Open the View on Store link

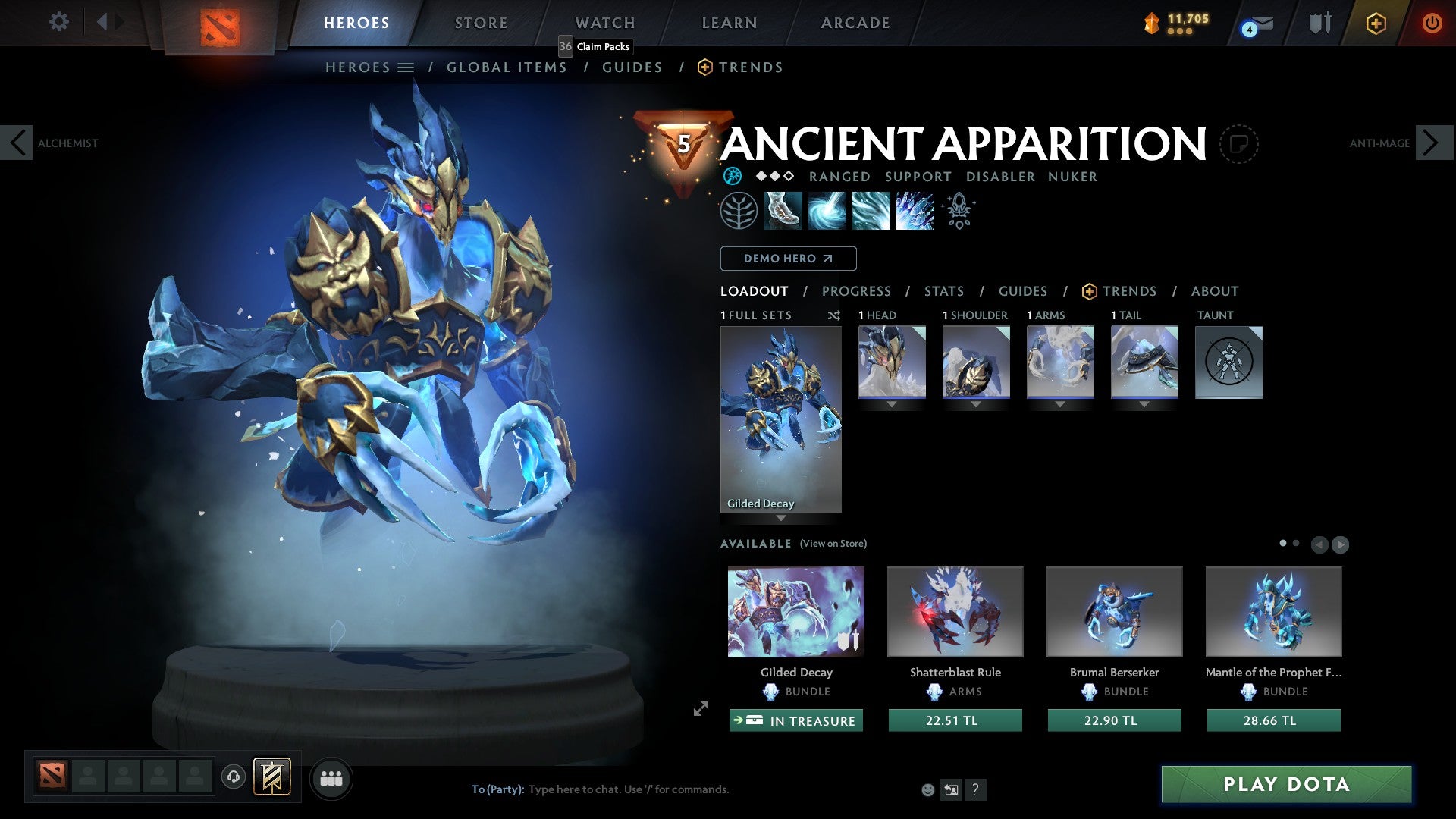click(833, 544)
